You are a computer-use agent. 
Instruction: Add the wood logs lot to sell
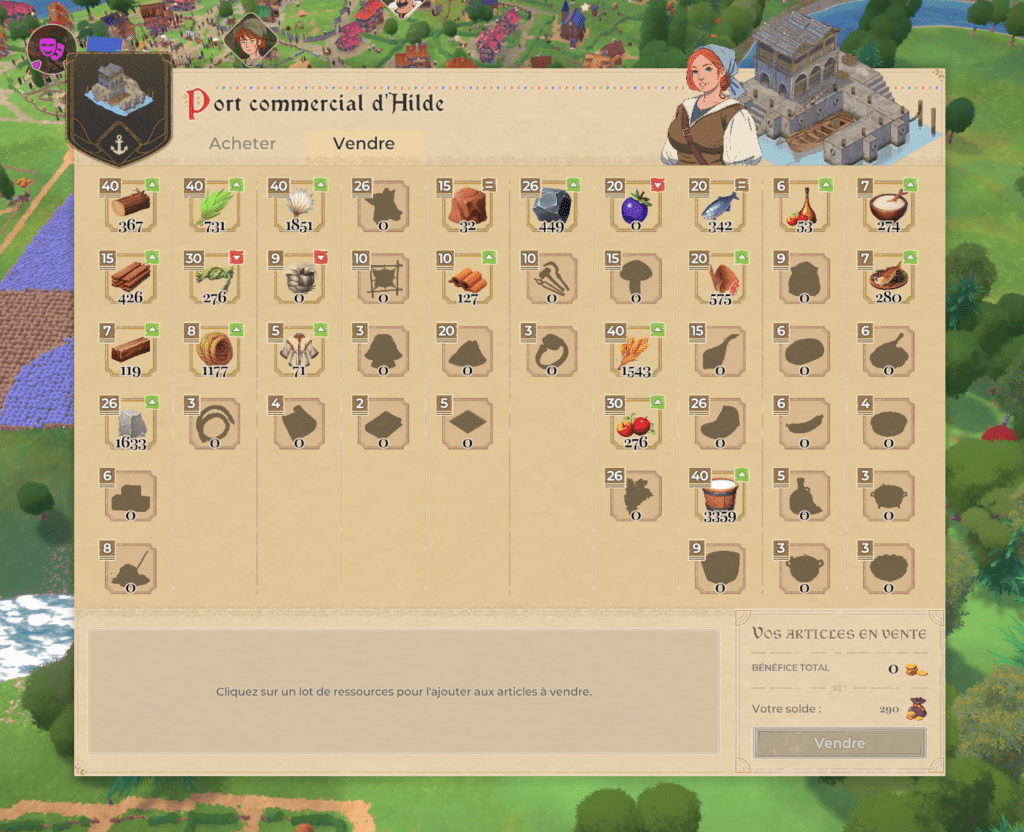coord(131,206)
